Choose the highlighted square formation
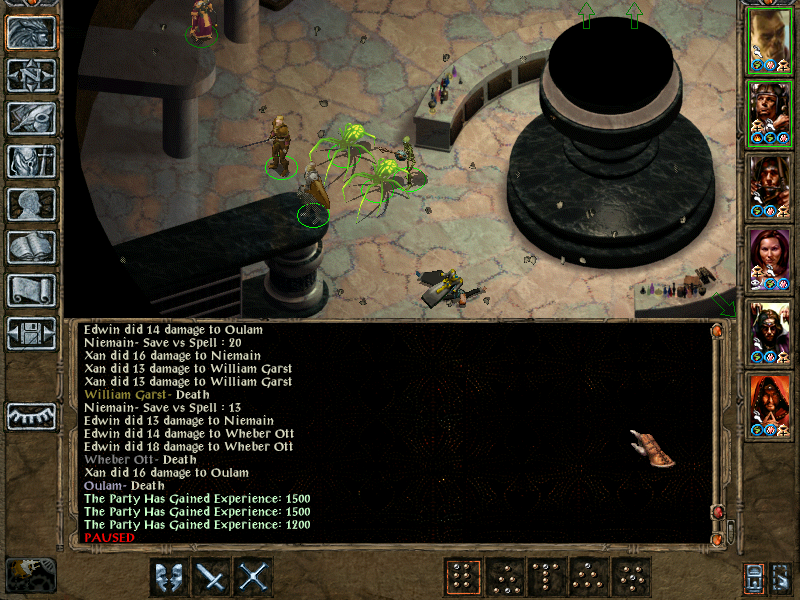800x600 pixels. click(462, 577)
